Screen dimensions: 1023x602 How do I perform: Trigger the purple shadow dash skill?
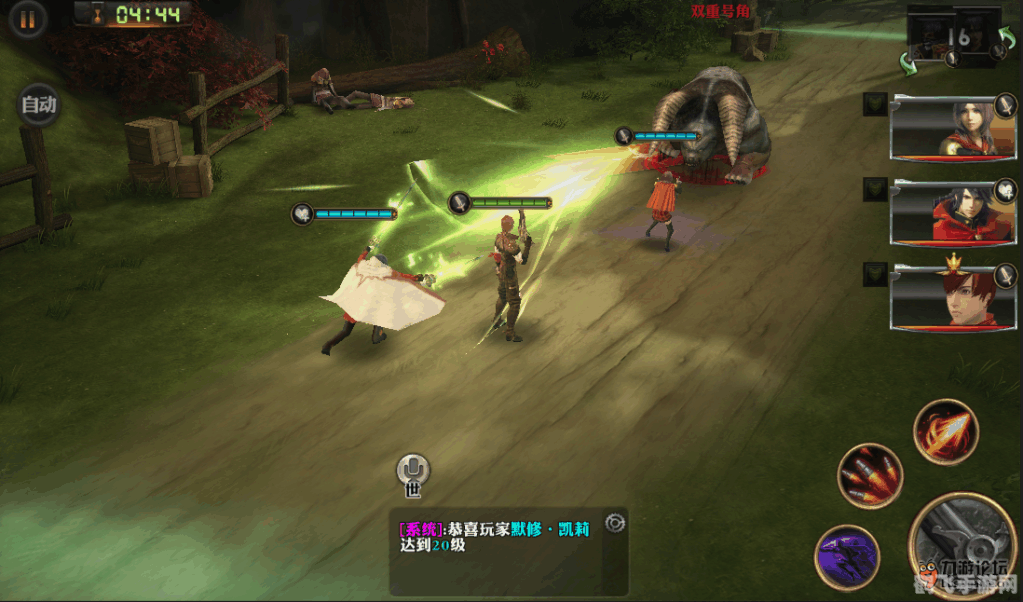coord(846,556)
